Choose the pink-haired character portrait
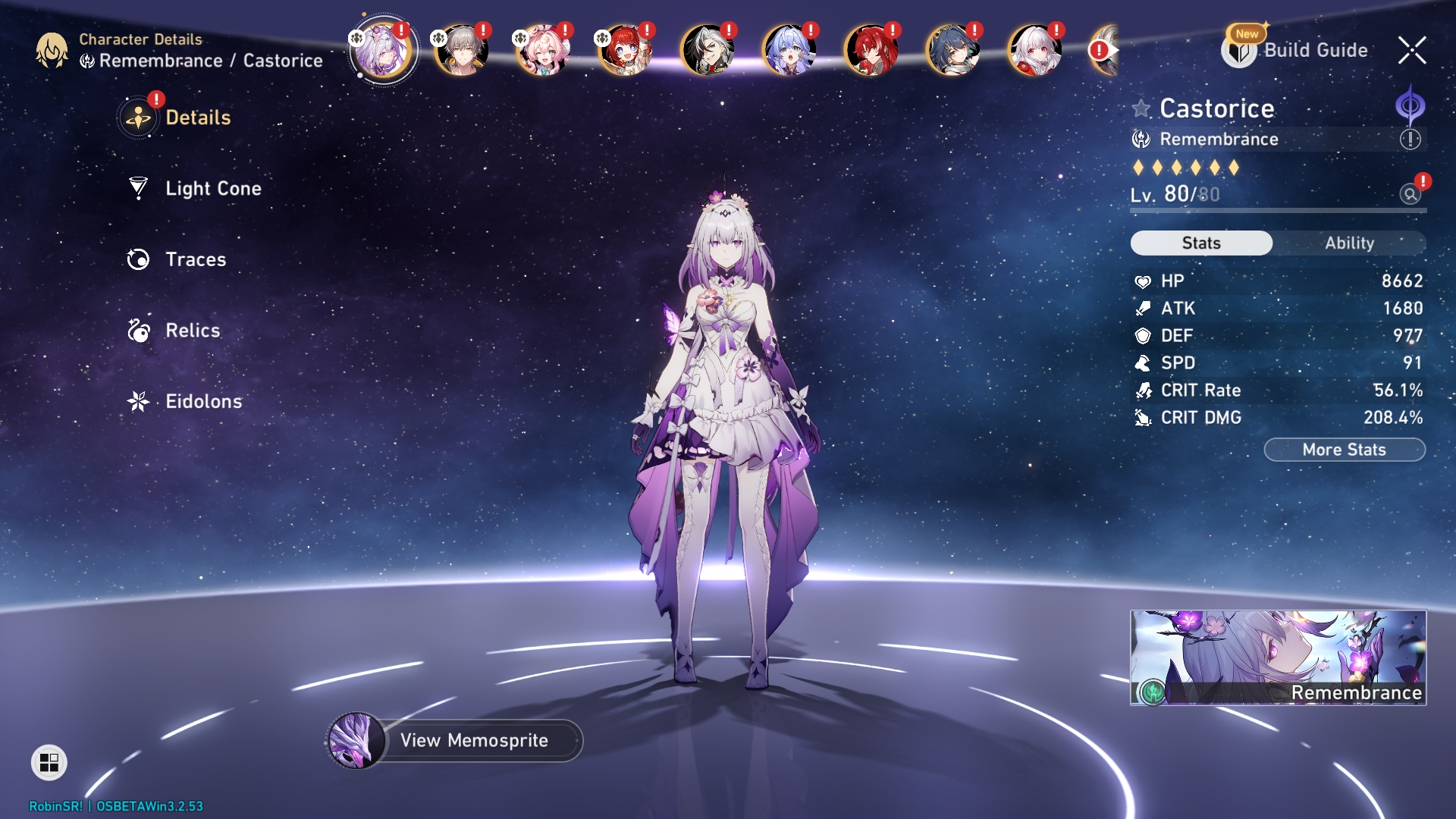1456x819 pixels. coord(542,50)
